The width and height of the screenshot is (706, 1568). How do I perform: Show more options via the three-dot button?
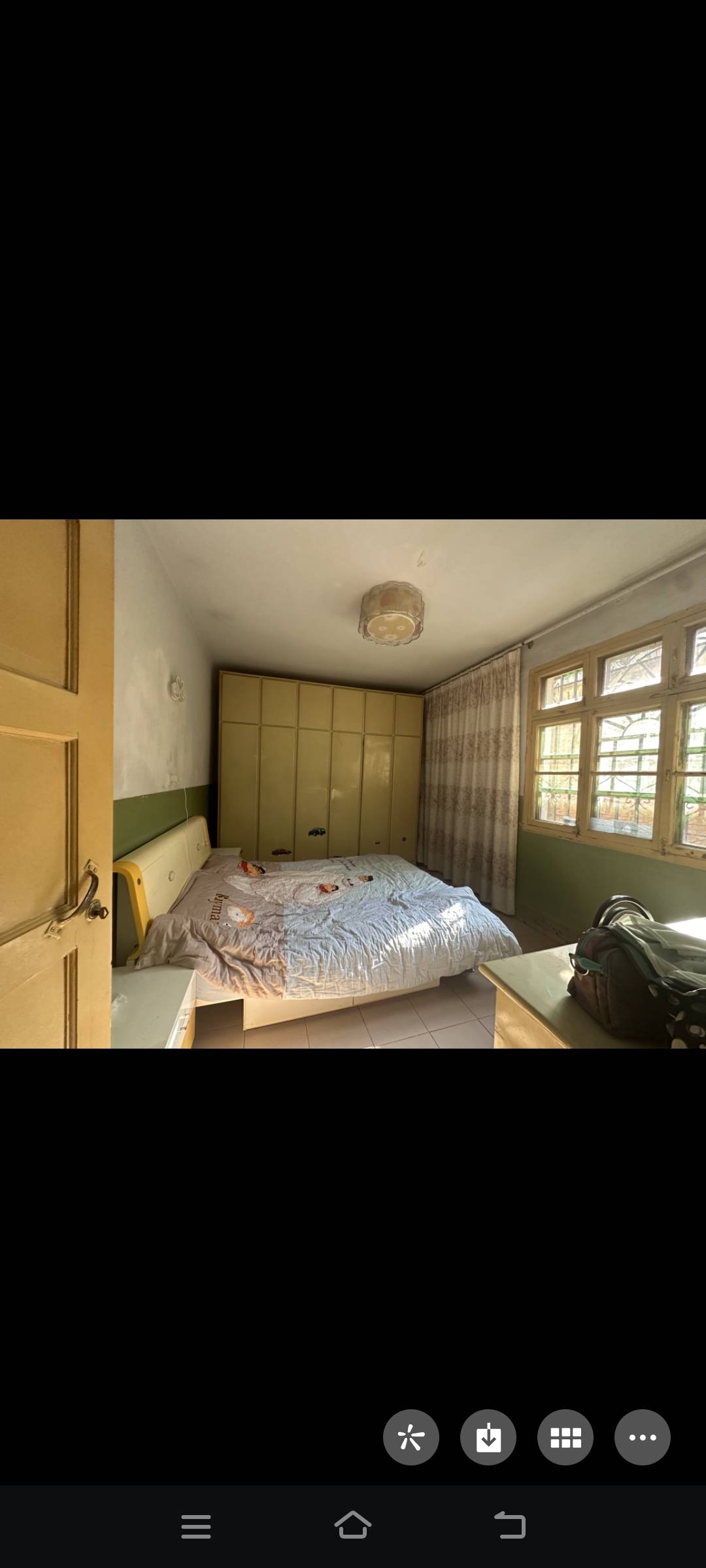[642, 1437]
